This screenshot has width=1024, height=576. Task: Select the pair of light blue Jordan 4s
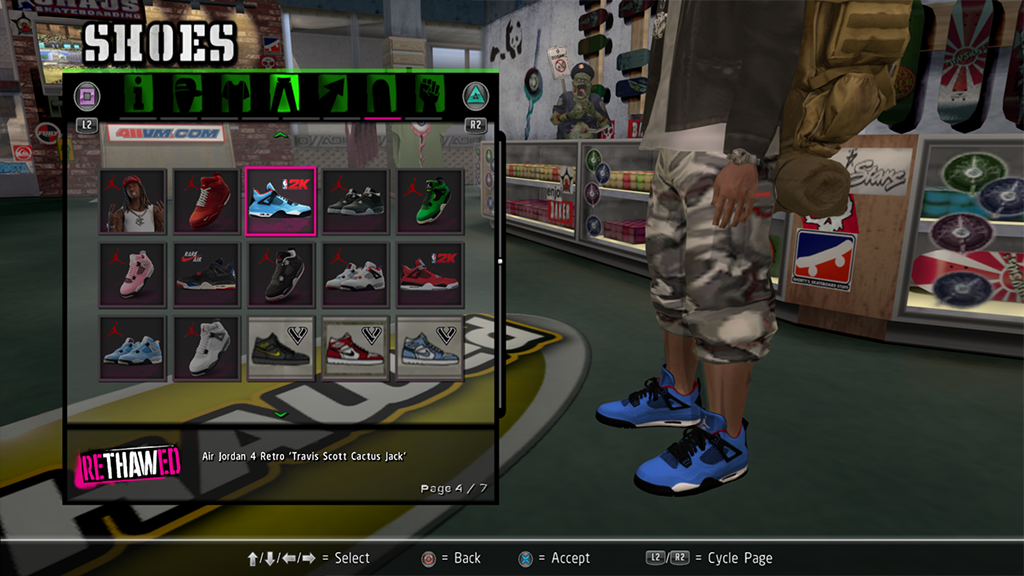(132, 348)
